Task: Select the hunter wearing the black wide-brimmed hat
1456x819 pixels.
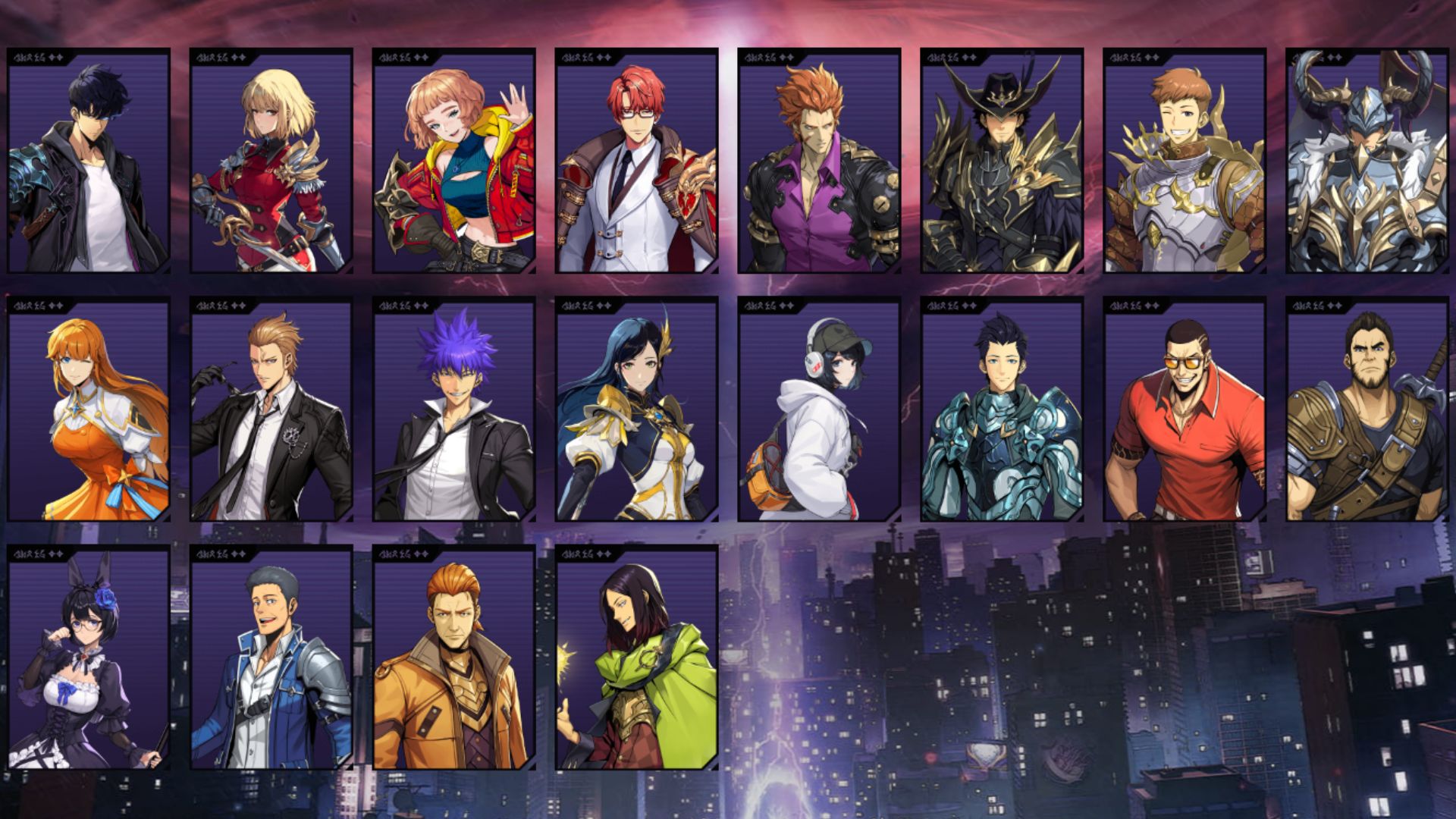Action: tap(1001, 167)
